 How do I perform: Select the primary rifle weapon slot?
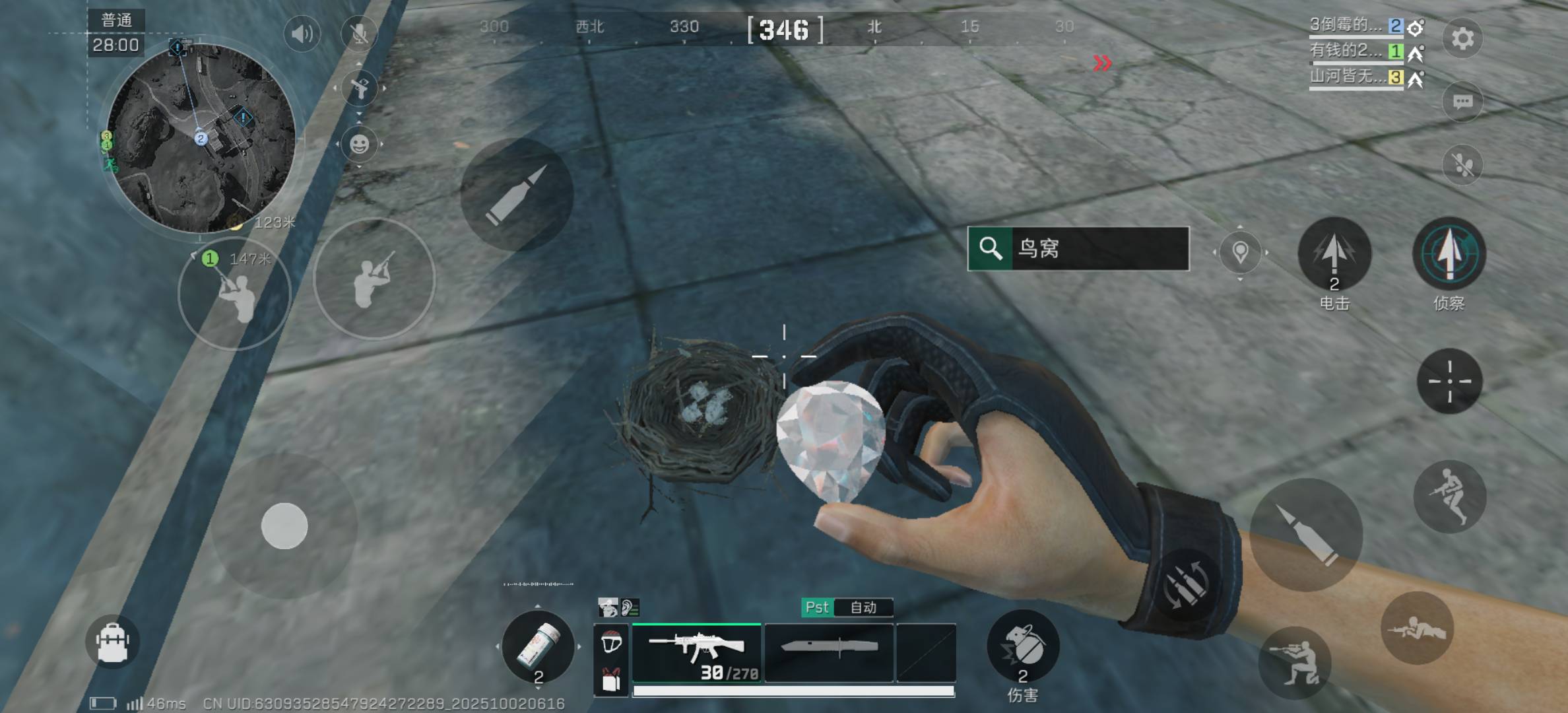point(696,652)
